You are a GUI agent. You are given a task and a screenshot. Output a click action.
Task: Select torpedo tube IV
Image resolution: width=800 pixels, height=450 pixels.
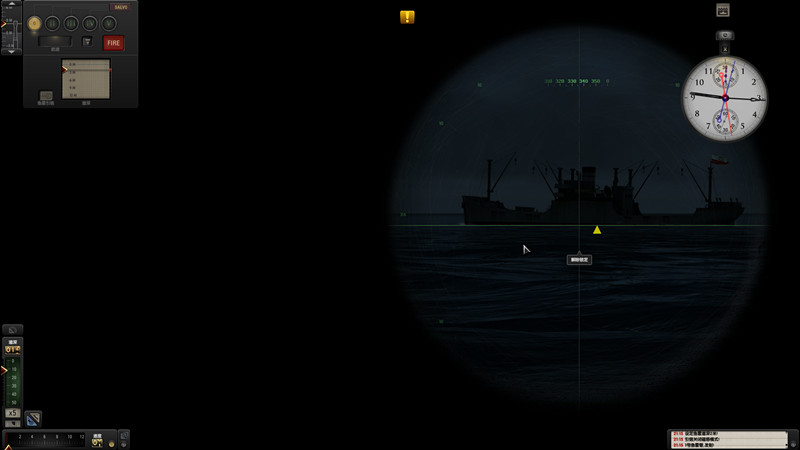(x=90, y=23)
